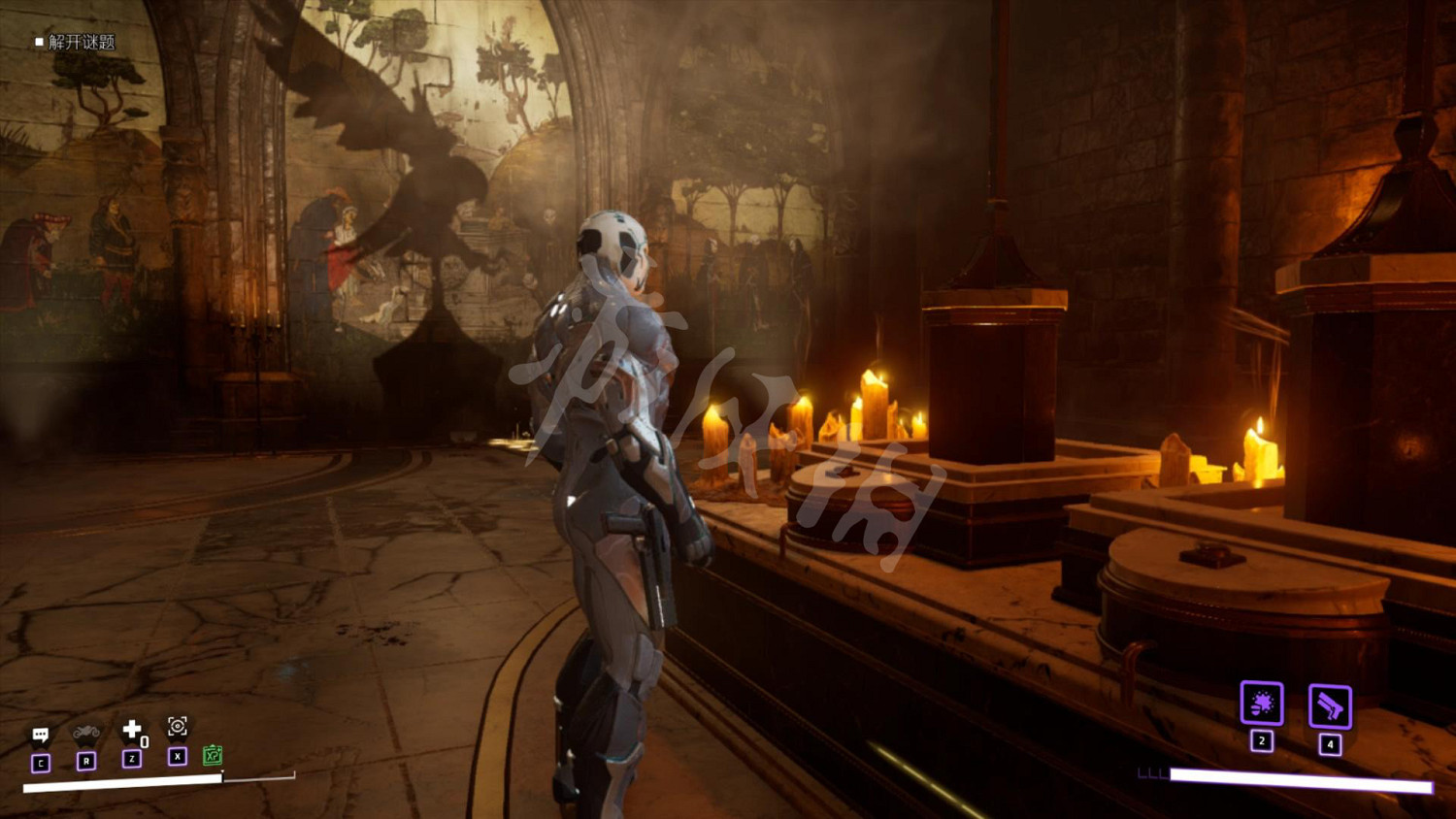Open the speech bubble chat icon
The image size is (1456, 819).
[41, 735]
